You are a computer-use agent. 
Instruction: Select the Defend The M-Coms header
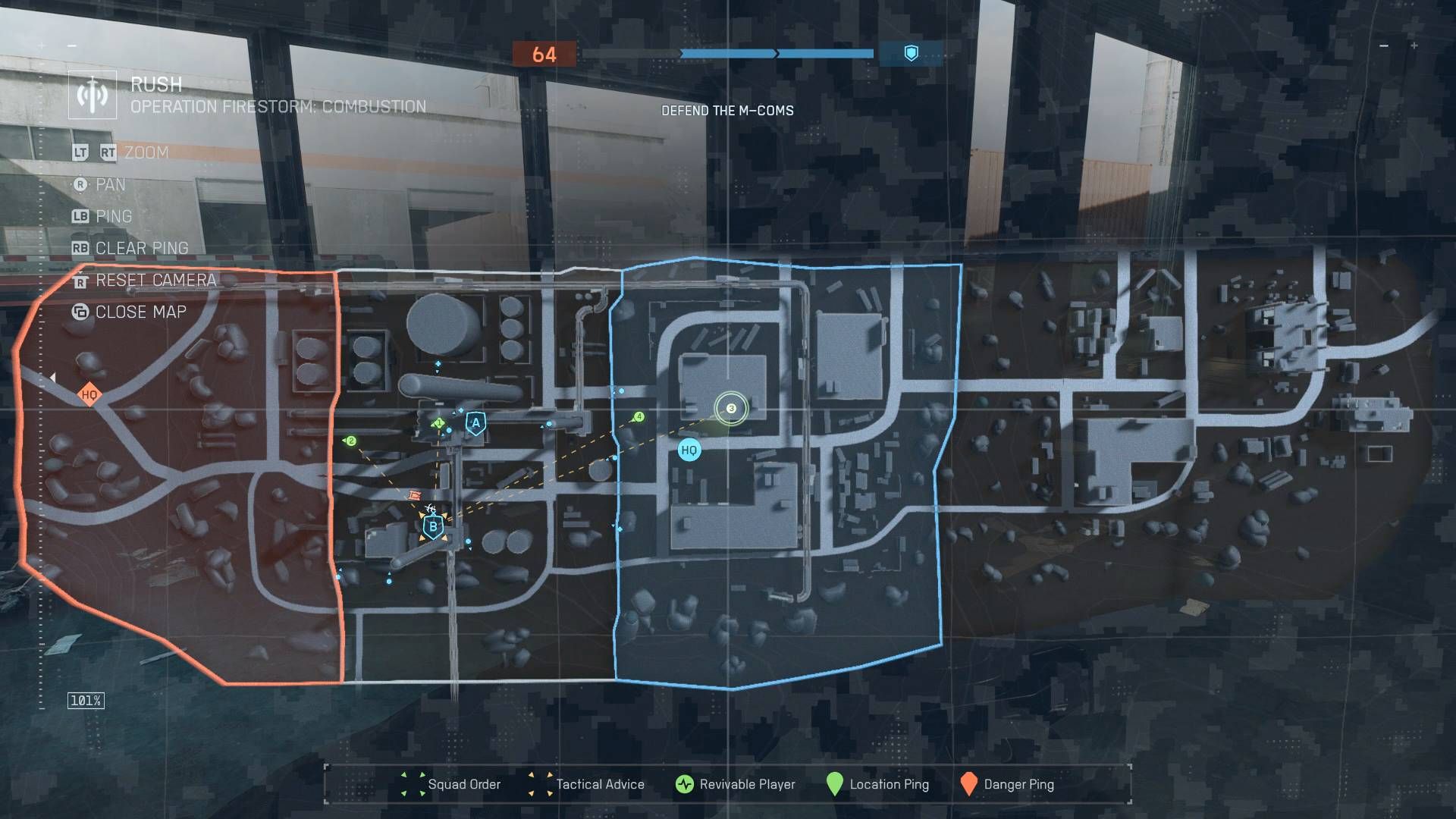pos(726,110)
